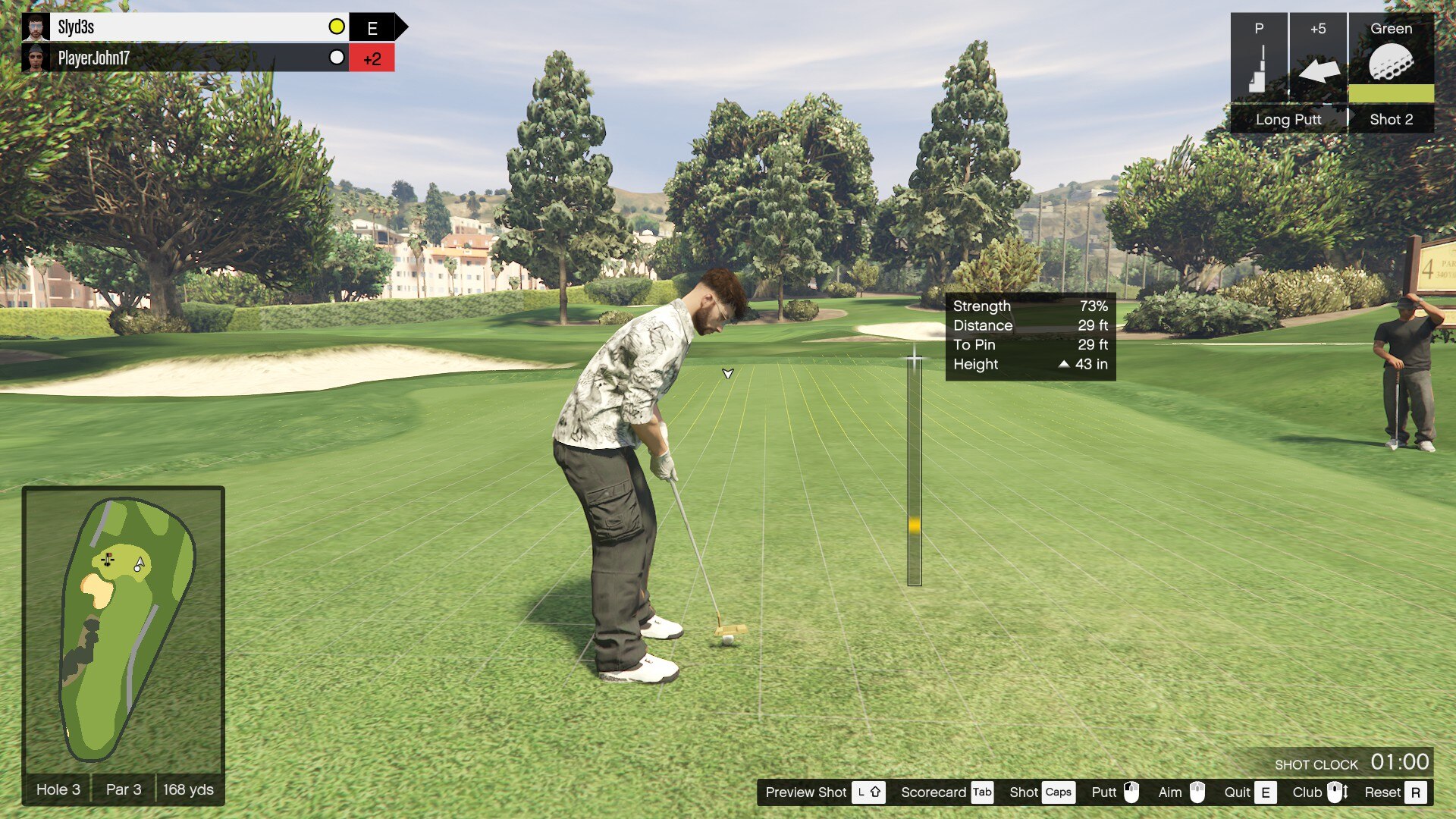This screenshot has height=819, width=1456.
Task: Click the Green lie ball icon
Action: tap(1391, 62)
